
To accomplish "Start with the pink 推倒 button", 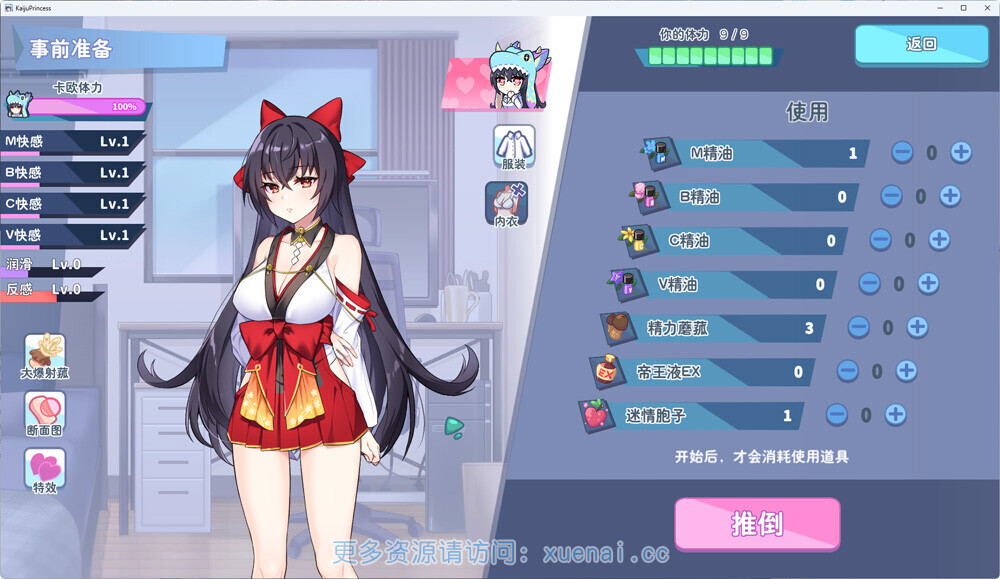I will pyautogui.click(x=757, y=524).
